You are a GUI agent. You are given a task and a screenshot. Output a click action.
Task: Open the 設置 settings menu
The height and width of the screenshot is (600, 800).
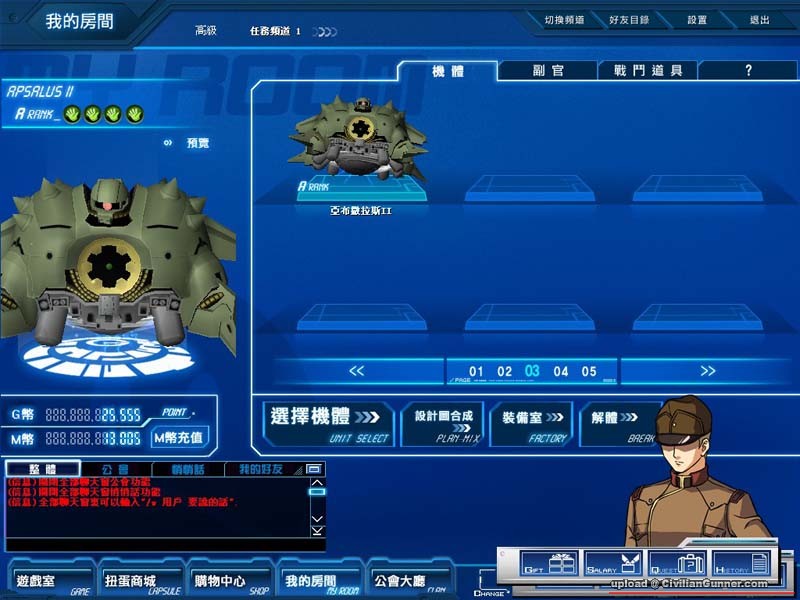pyautogui.click(x=697, y=20)
